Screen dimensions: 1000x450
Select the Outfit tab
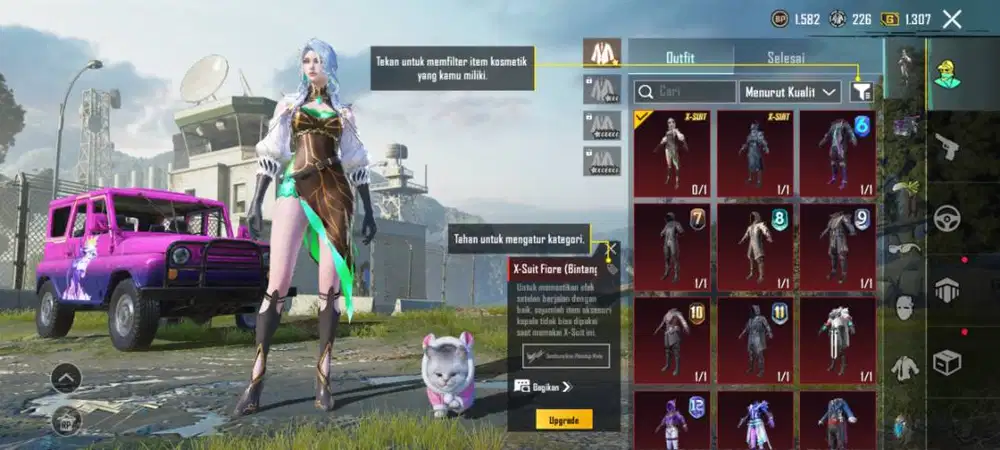pyautogui.click(x=681, y=58)
